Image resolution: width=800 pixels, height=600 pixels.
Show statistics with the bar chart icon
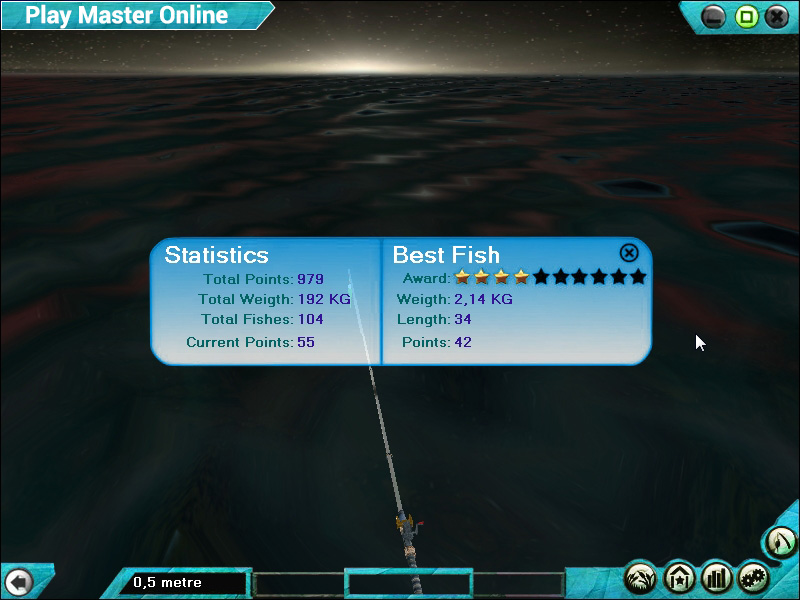click(x=716, y=577)
